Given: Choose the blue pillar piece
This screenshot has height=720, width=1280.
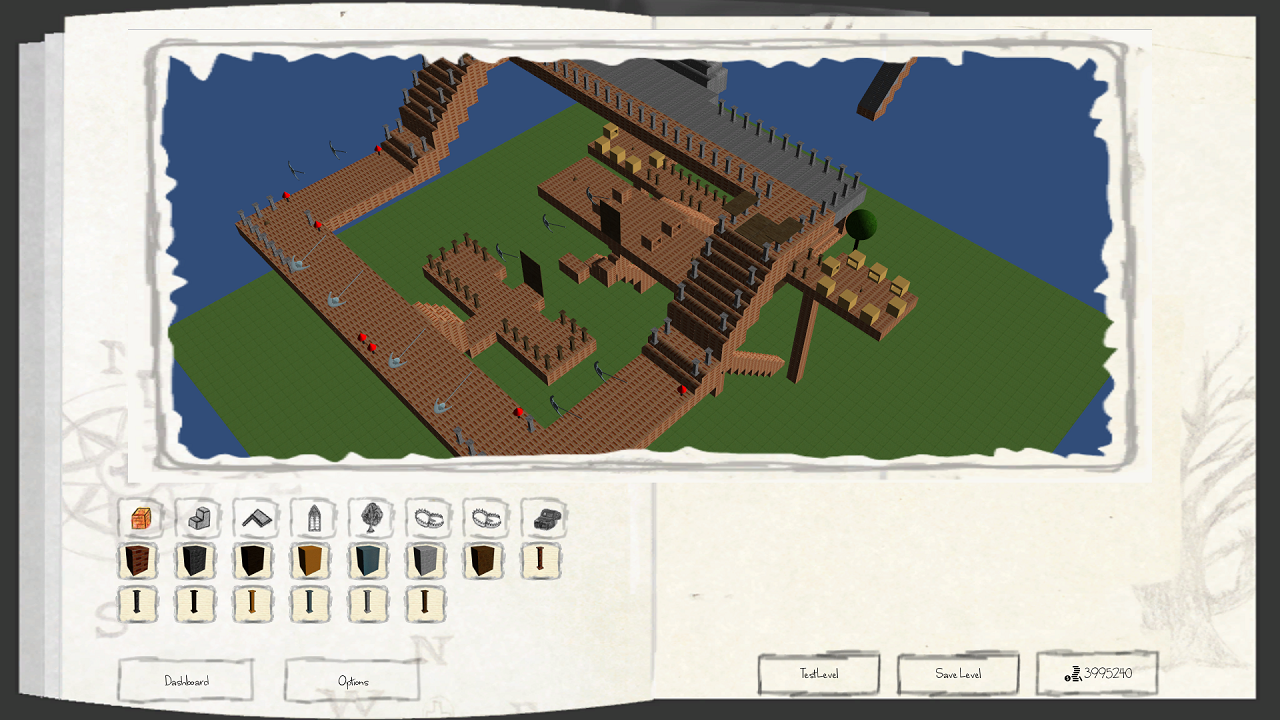Looking at the screenshot, I should pos(311,604).
